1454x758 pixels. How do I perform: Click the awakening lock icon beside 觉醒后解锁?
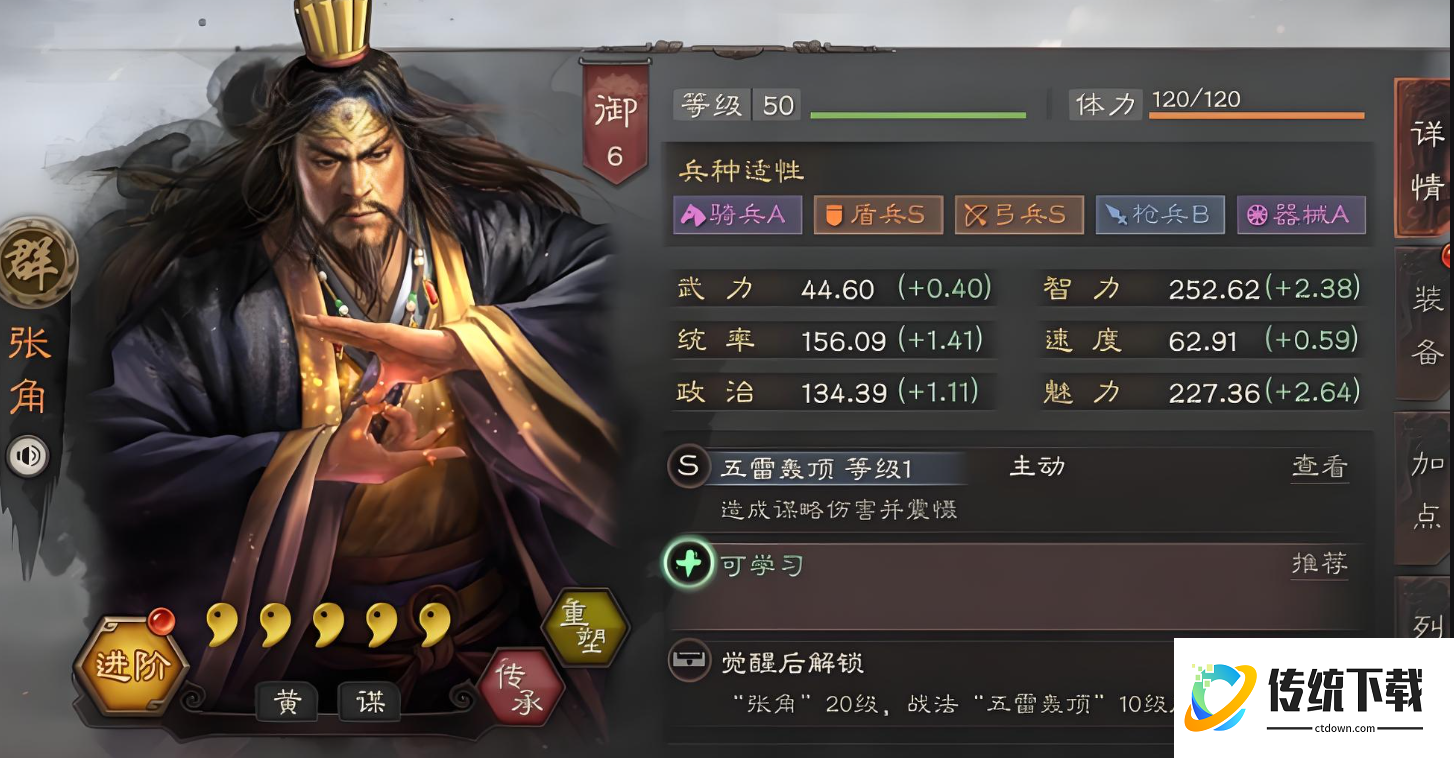click(x=687, y=661)
